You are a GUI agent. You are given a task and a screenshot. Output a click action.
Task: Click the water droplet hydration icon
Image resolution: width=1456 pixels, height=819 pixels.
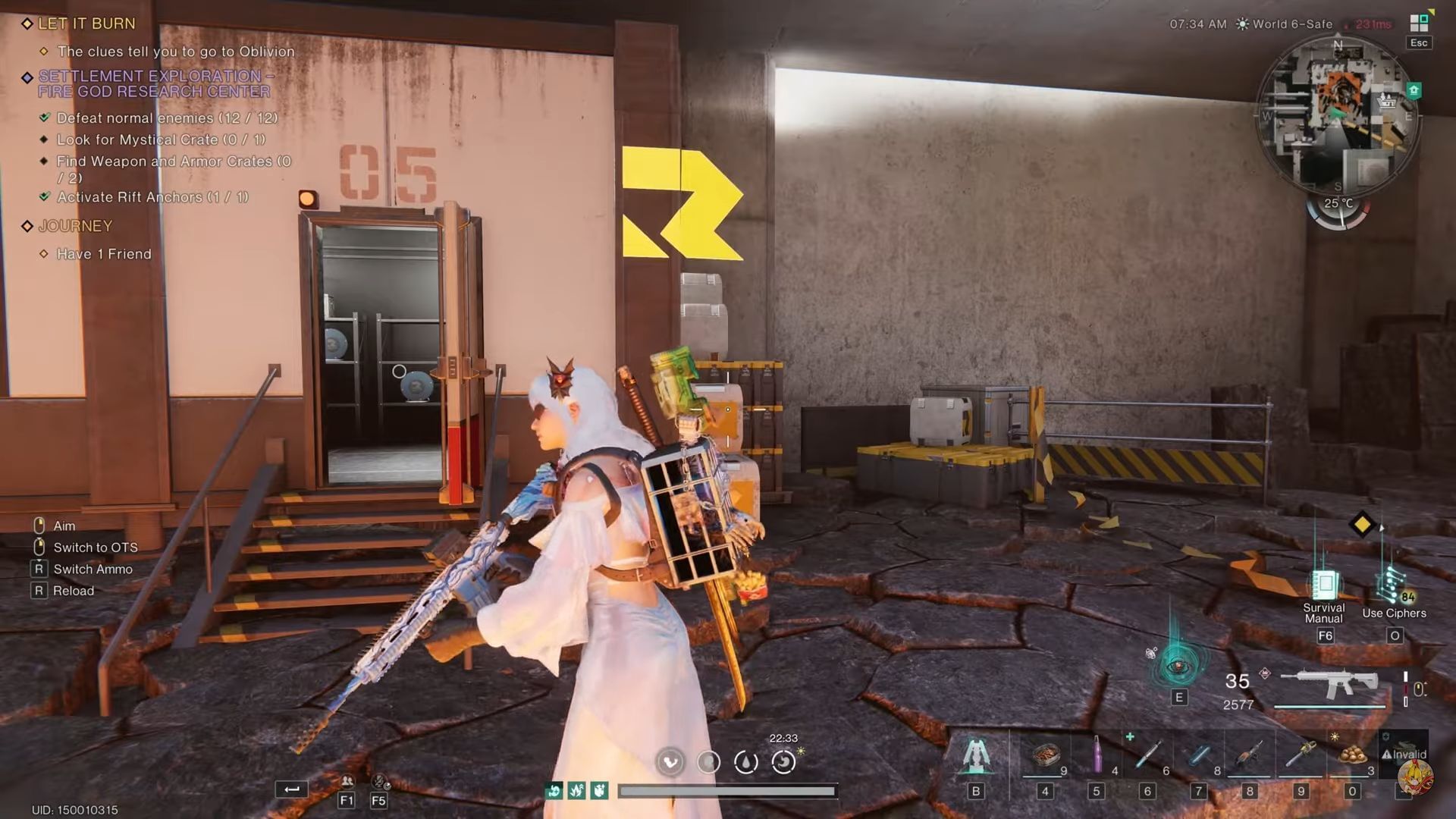click(x=746, y=763)
